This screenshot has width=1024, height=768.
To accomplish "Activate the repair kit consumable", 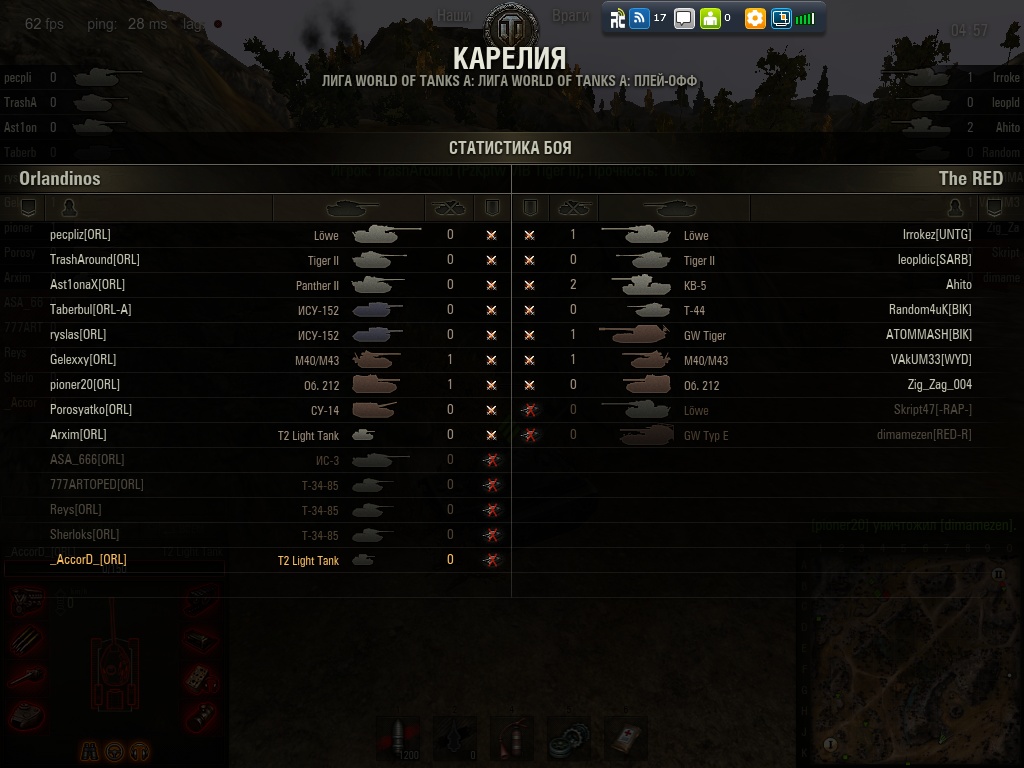I will pos(569,738).
